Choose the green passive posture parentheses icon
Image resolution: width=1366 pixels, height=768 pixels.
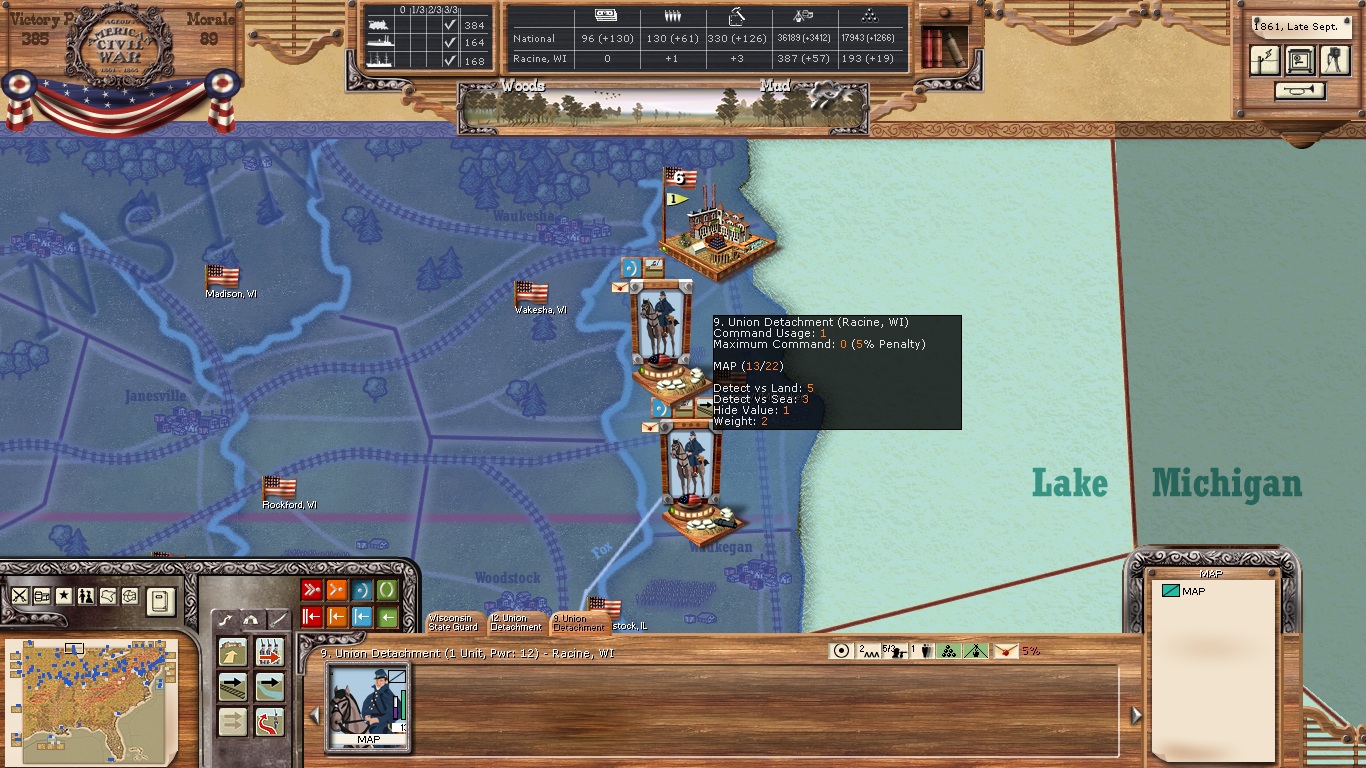tap(387, 591)
